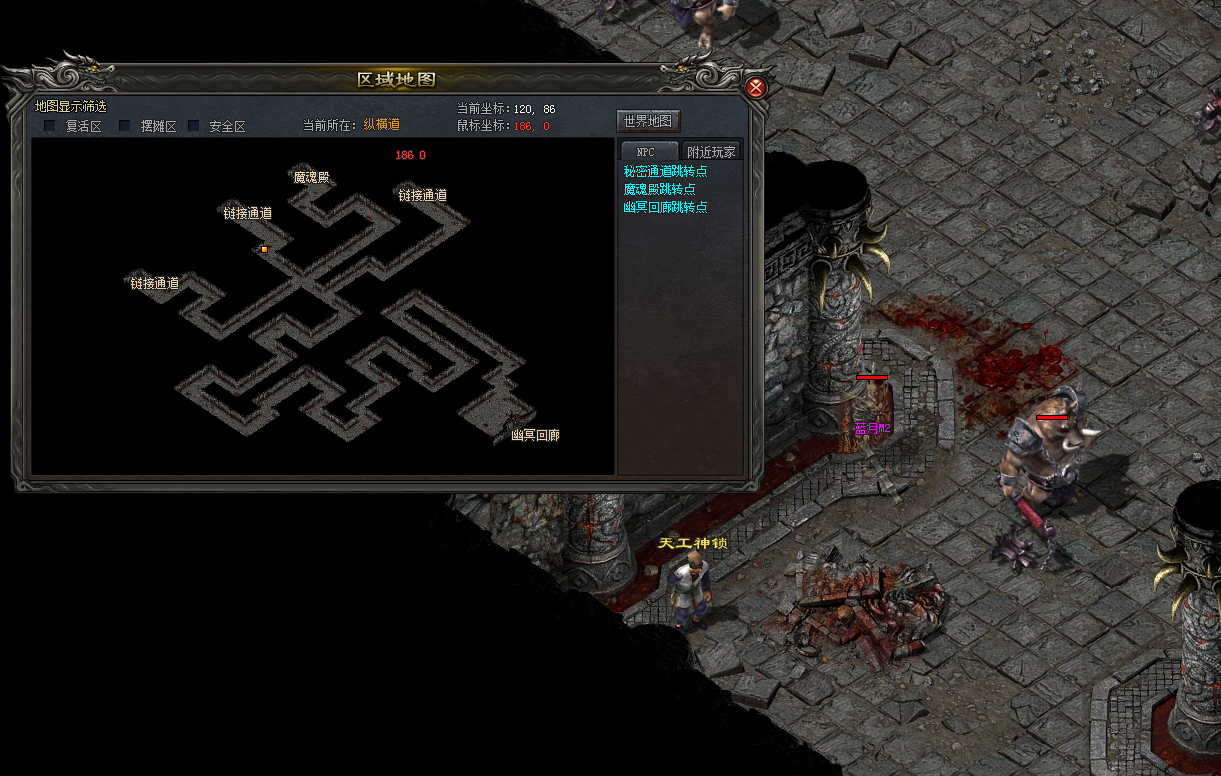Screen dimensions: 1221x776
Task: Select 秘密通道跳转点 in the NPC list
Action: pos(665,171)
